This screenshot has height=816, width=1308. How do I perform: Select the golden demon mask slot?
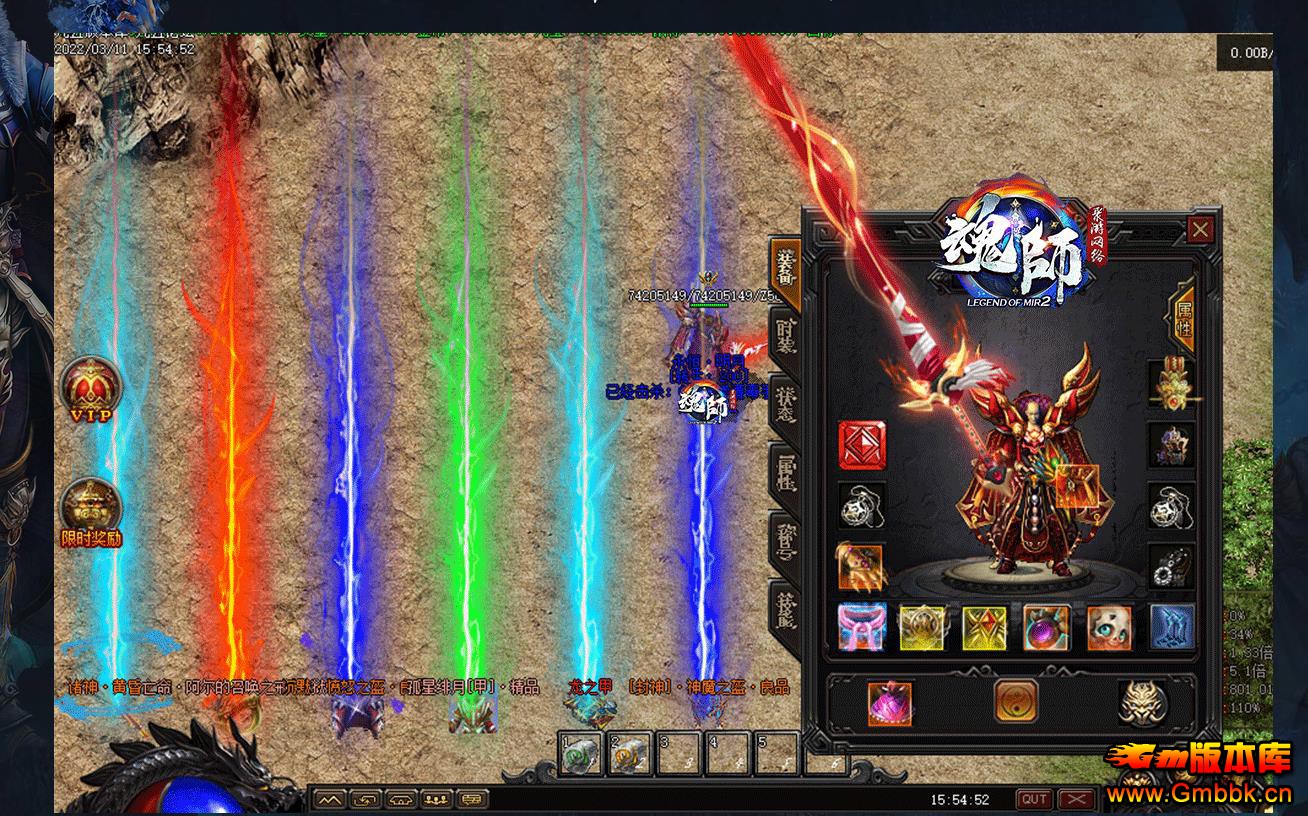[x=1140, y=701]
